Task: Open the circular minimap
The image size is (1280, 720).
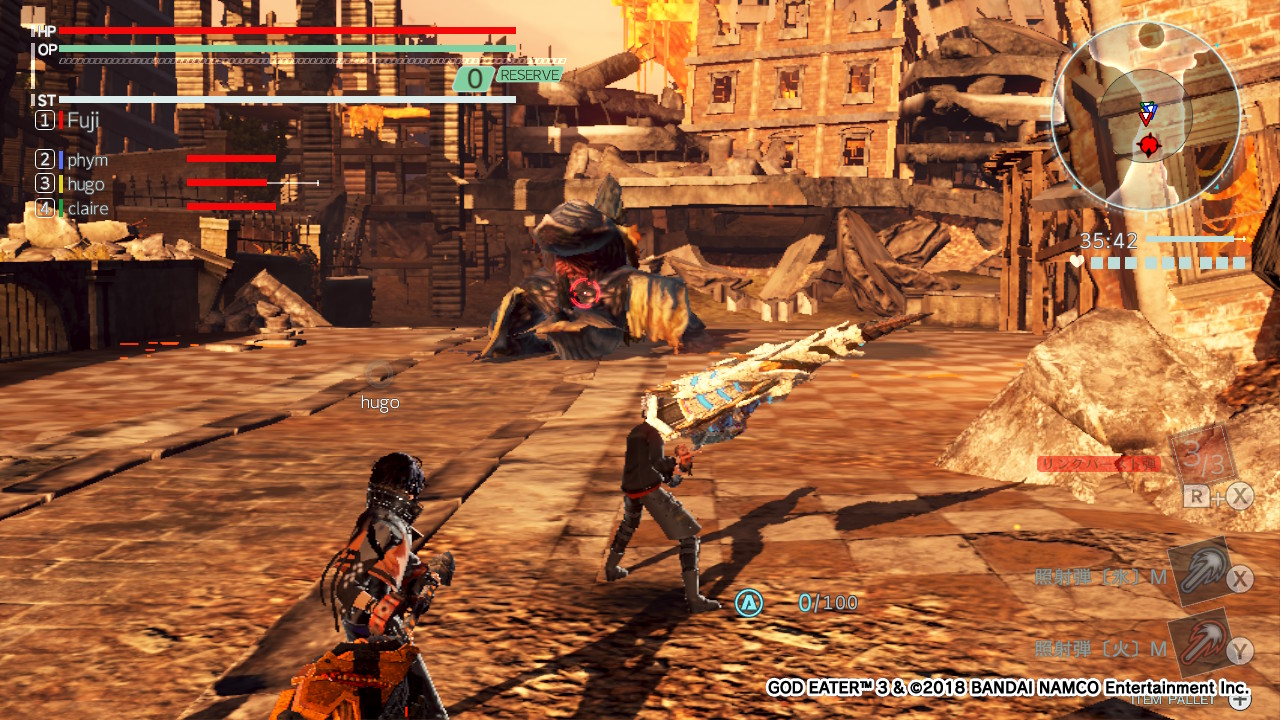Action: click(1146, 116)
